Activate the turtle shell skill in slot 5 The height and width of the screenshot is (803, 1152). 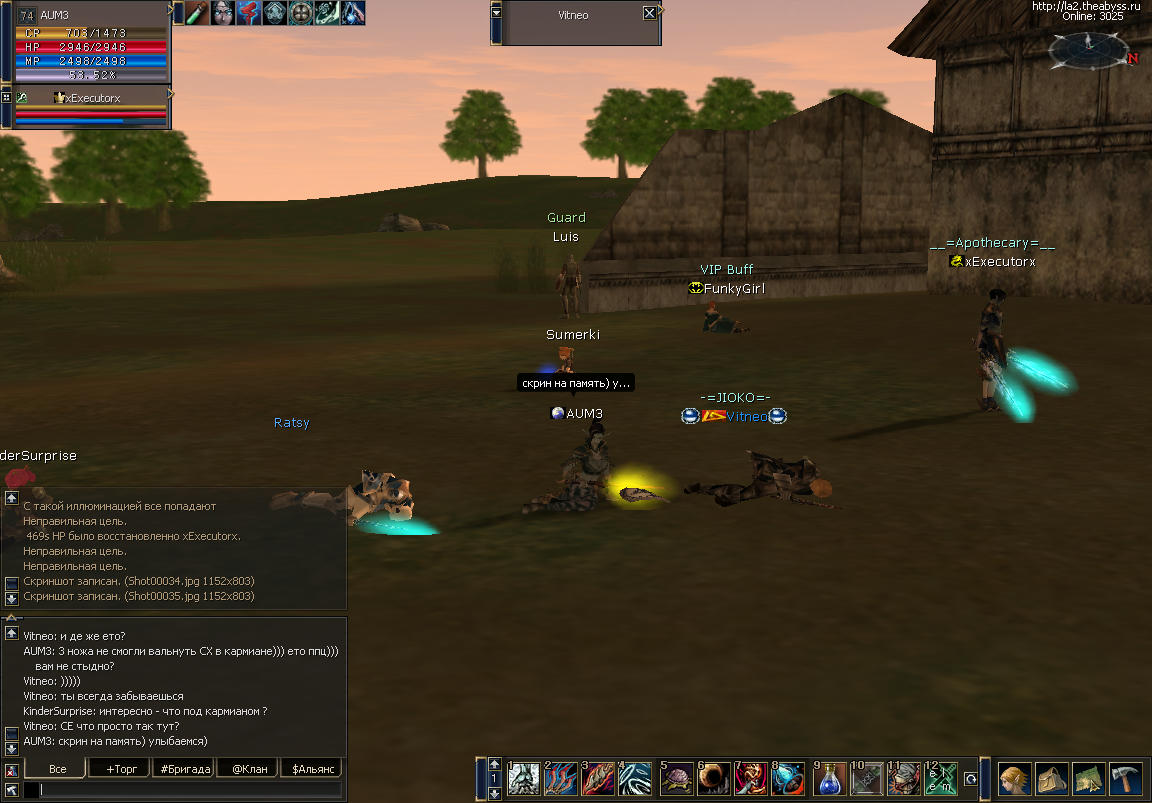676,778
